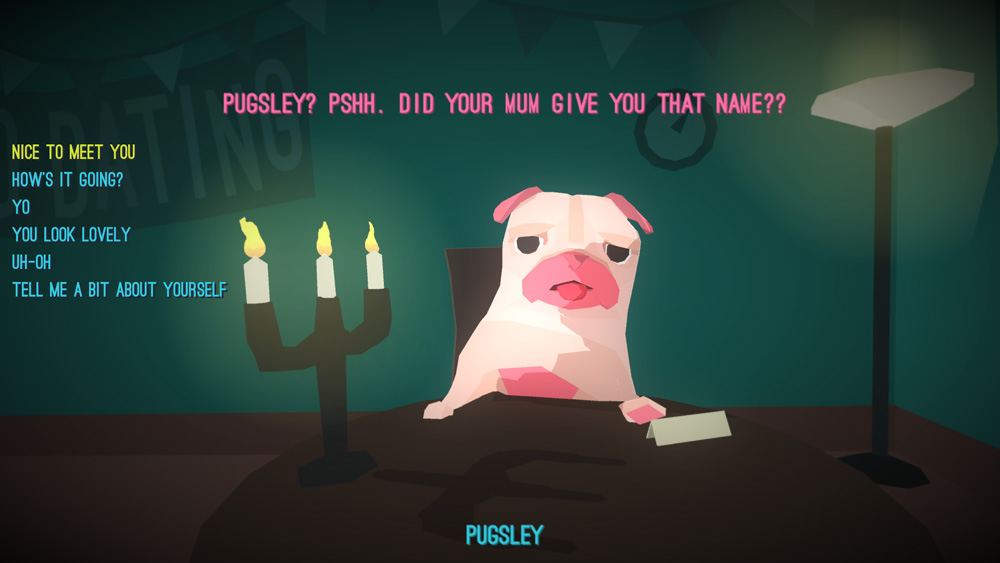Select "Tell me a bit about yourself"
This screenshot has width=1000, height=563.
click(x=119, y=290)
